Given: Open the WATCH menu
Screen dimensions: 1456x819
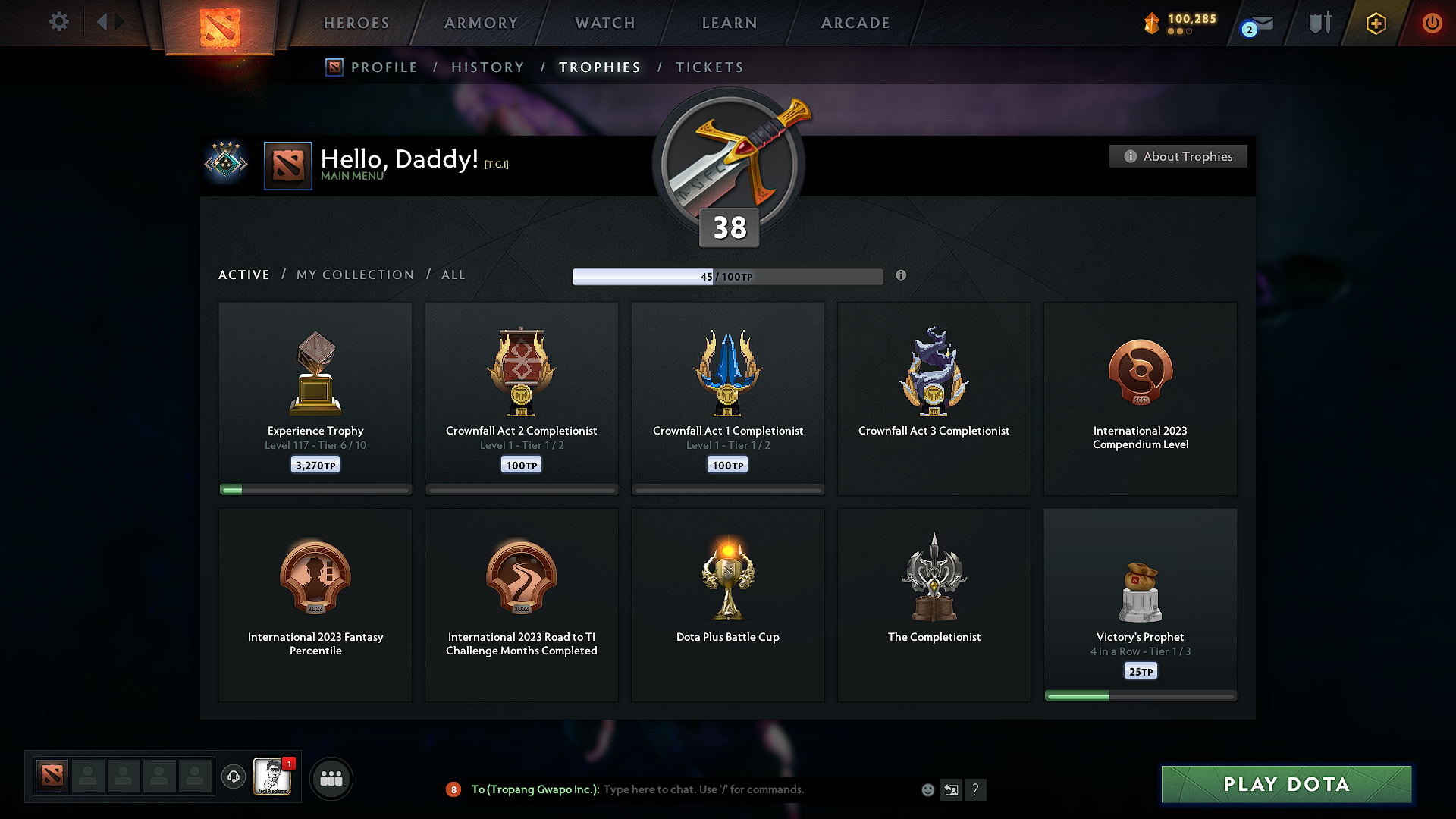Looking at the screenshot, I should click(604, 23).
